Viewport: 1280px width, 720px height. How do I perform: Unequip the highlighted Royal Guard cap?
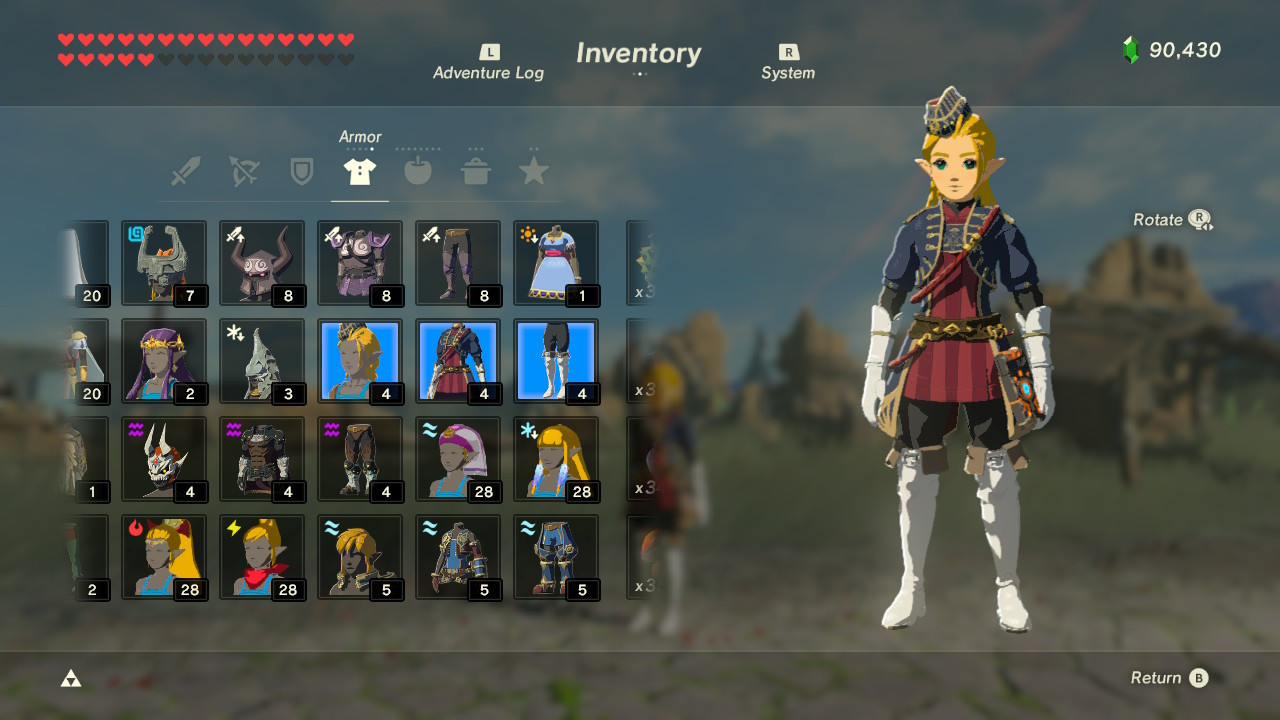click(360, 362)
